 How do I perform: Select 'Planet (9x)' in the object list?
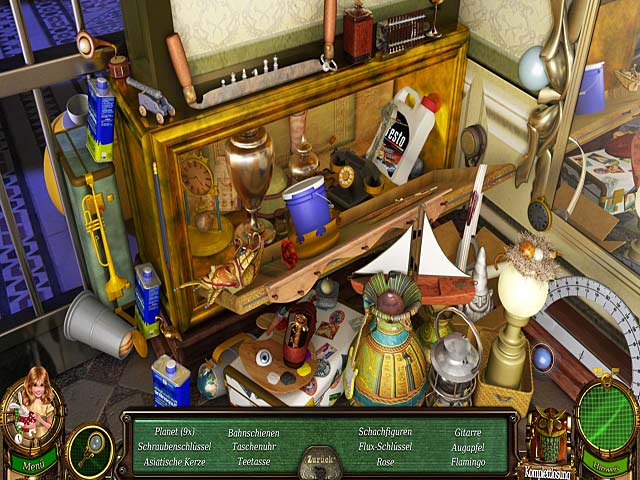(x=175, y=431)
